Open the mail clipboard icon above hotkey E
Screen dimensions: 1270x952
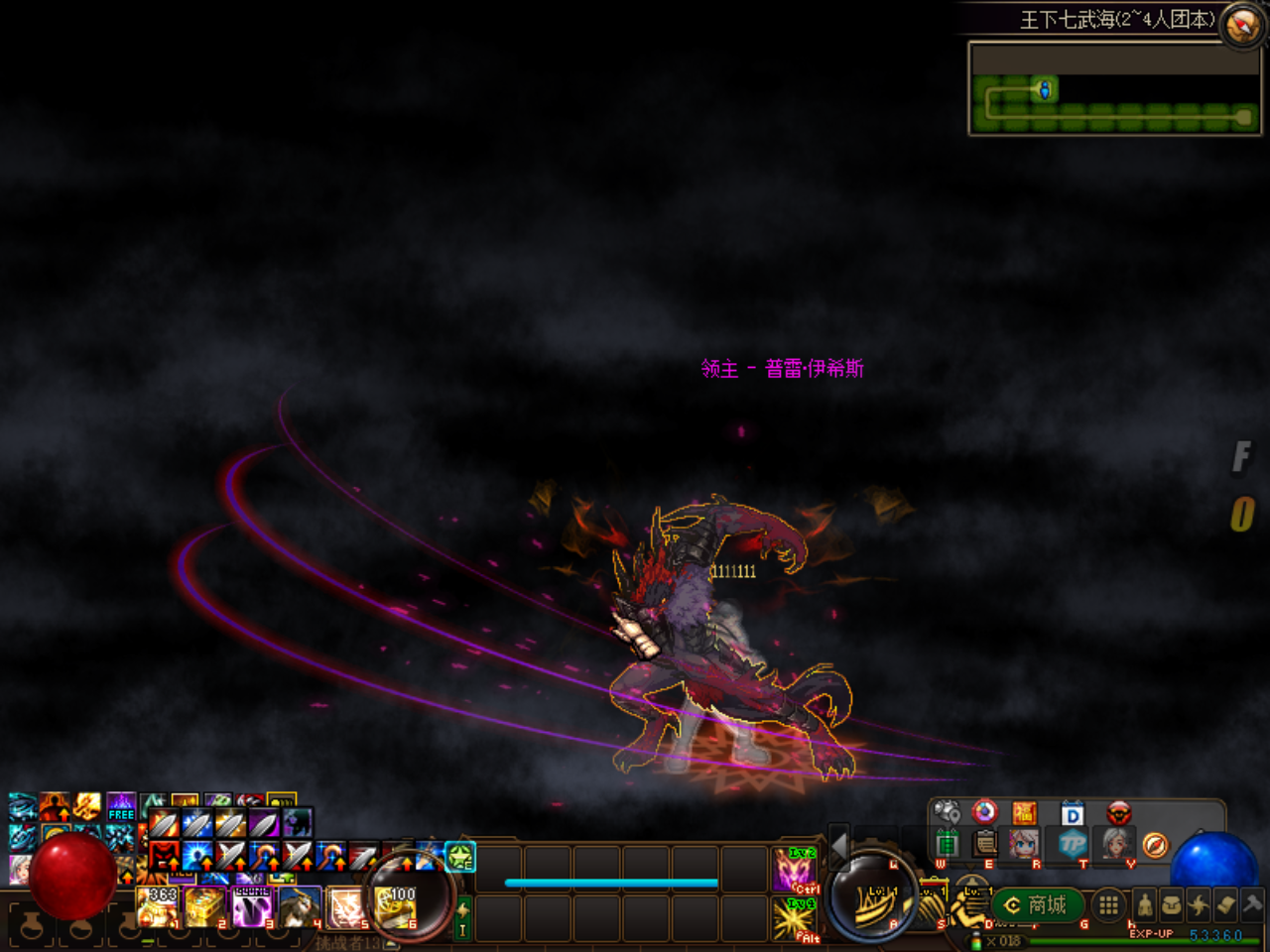[x=983, y=845]
